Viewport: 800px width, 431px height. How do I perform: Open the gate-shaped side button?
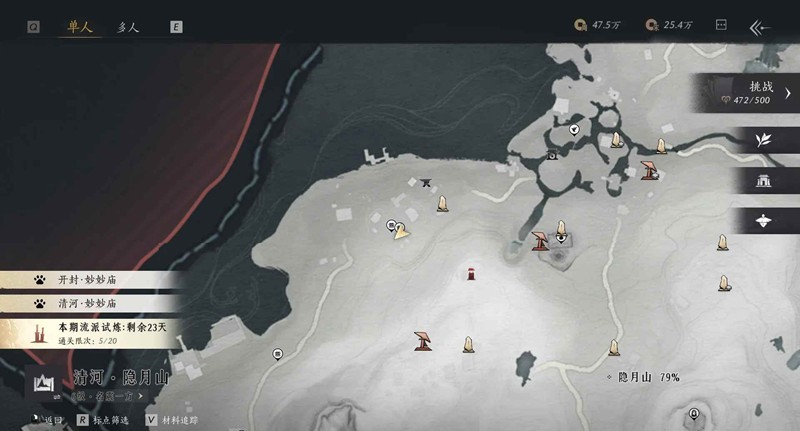(765, 181)
